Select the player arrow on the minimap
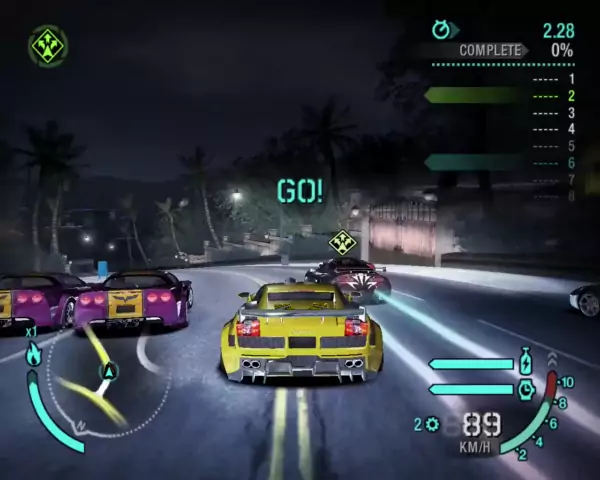Image resolution: width=600 pixels, height=480 pixels. point(108,372)
